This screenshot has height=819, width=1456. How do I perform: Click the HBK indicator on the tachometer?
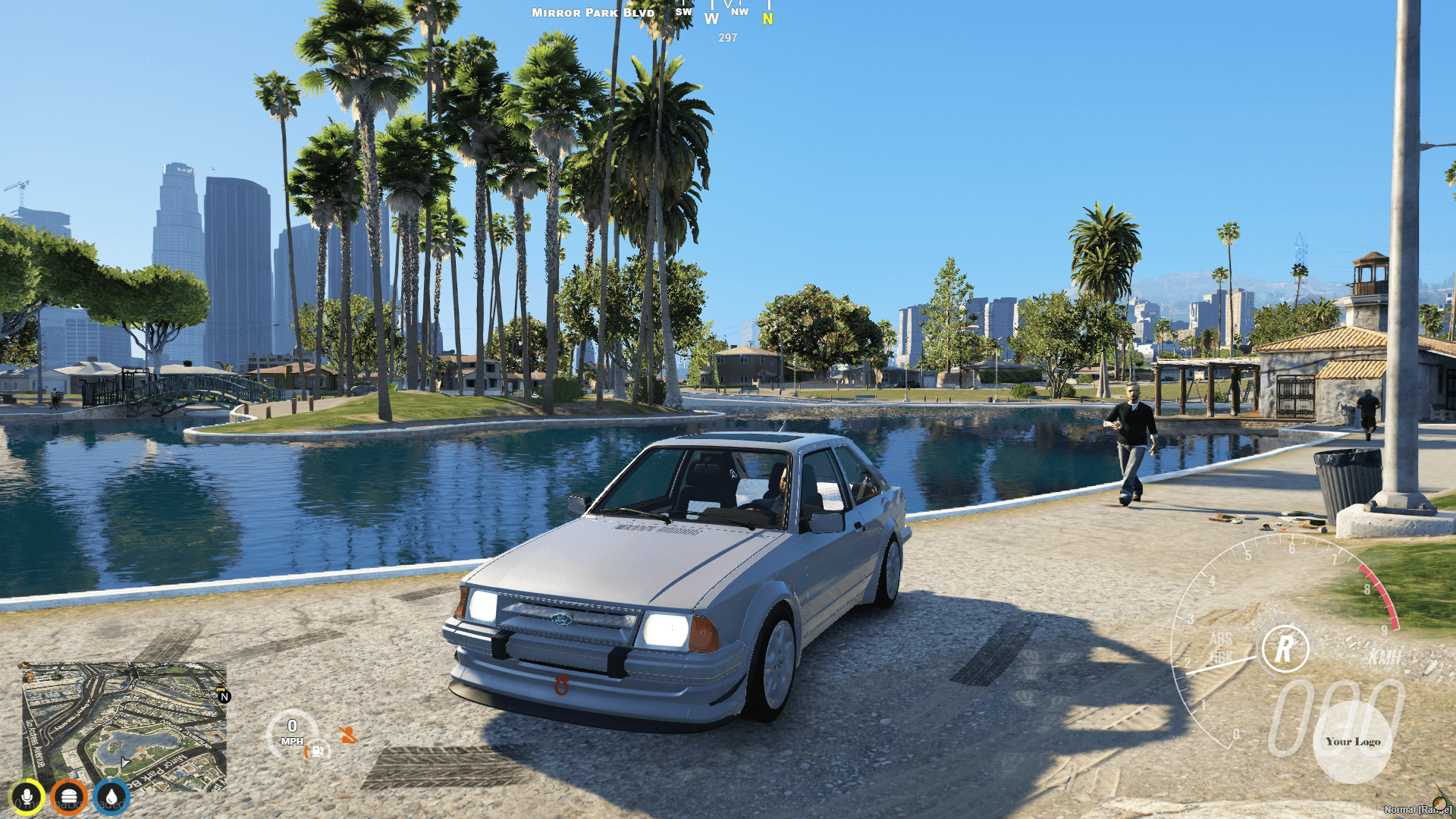[x=1222, y=654]
